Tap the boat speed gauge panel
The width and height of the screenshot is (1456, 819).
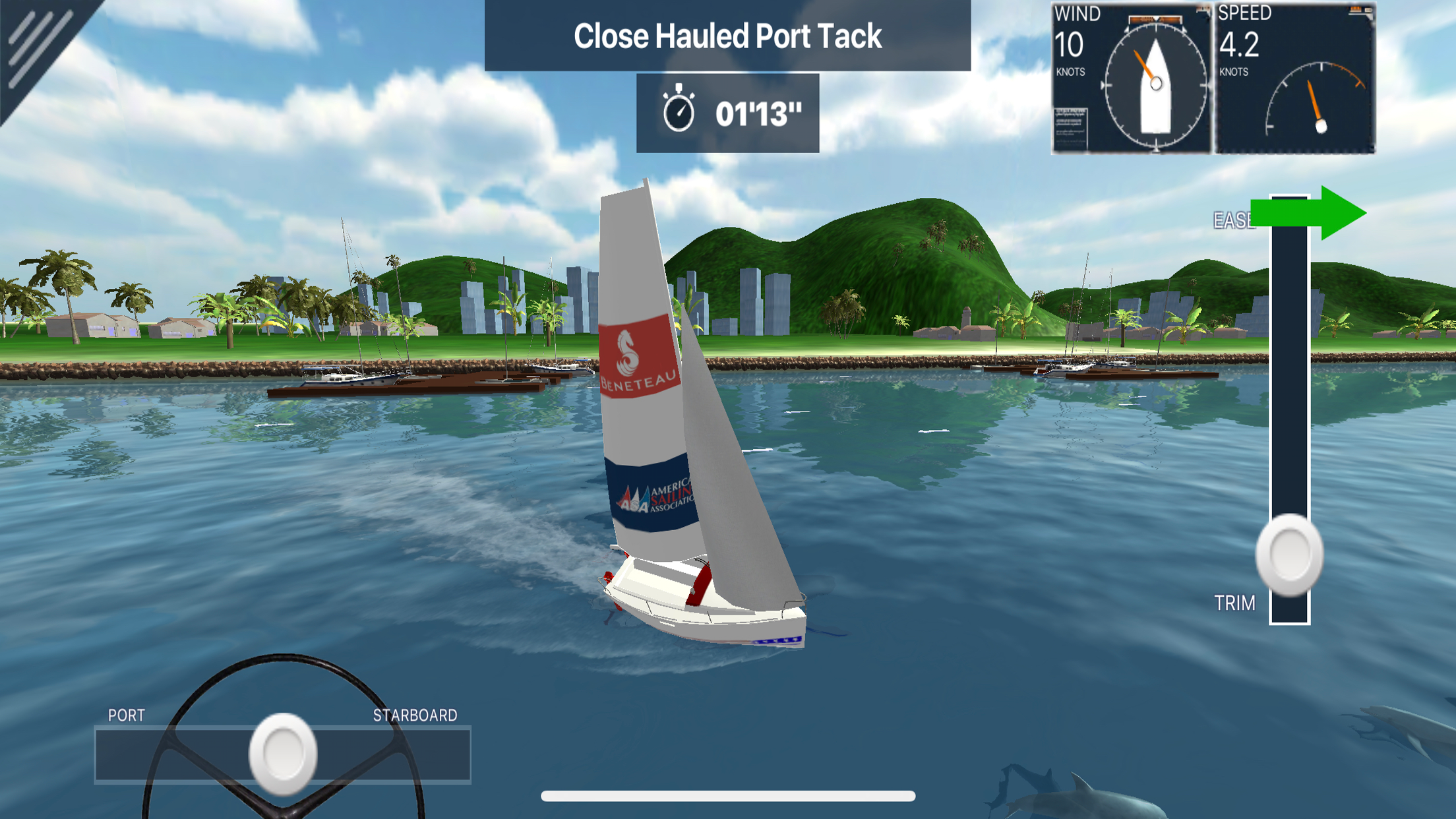point(1295,79)
